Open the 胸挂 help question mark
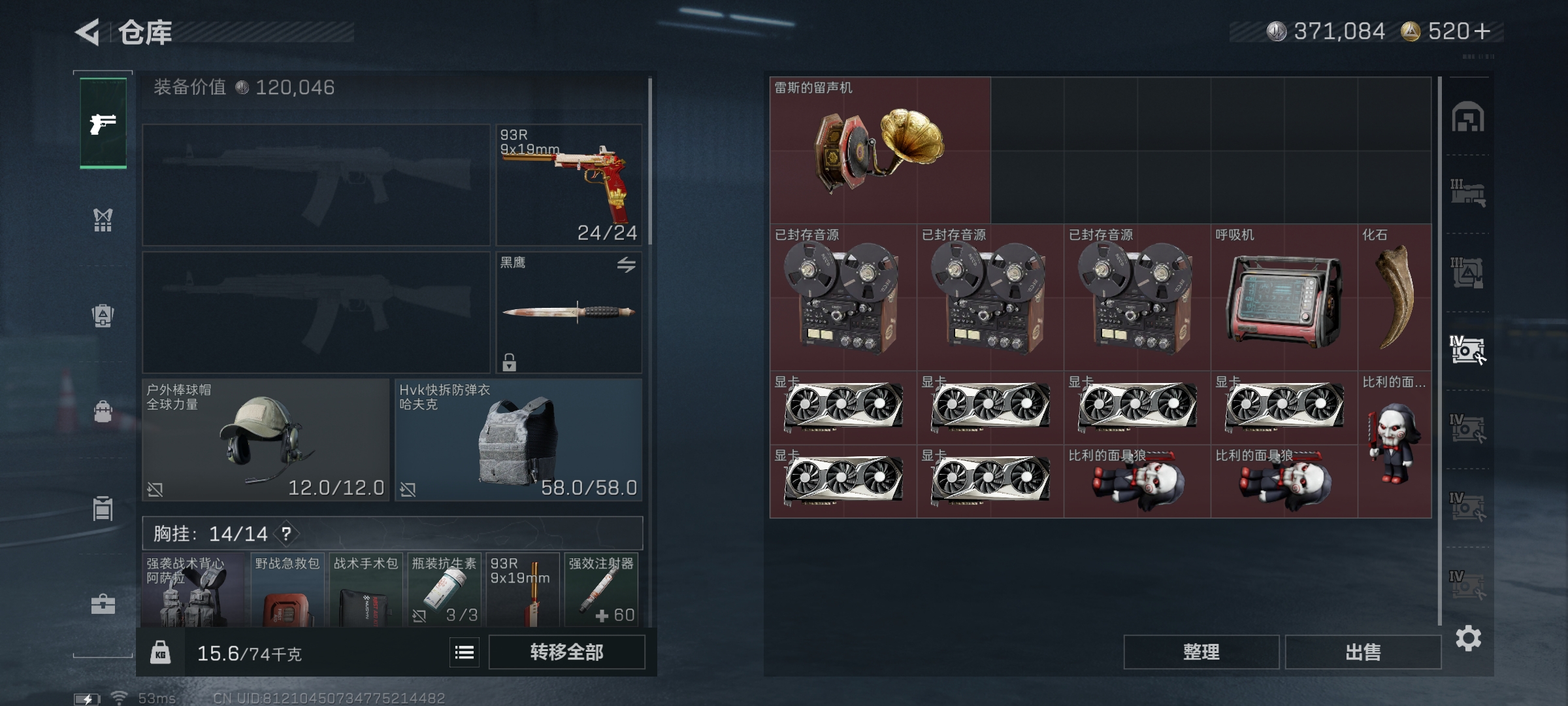This screenshot has width=1568, height=706. 286,534
